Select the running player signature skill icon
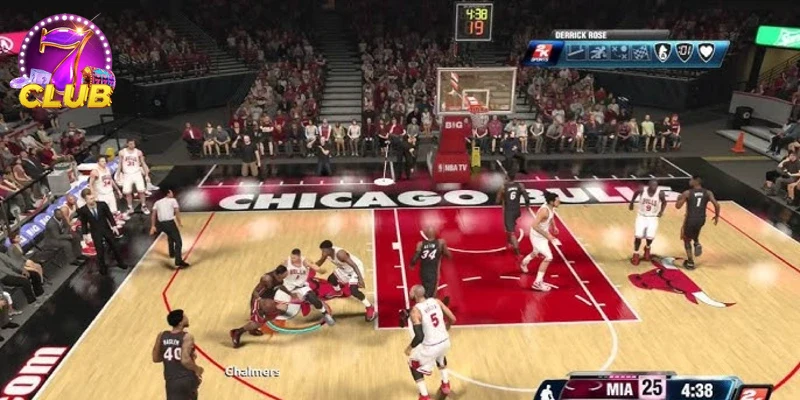This screenshot has width=800, height=400. tap(597, 52)
